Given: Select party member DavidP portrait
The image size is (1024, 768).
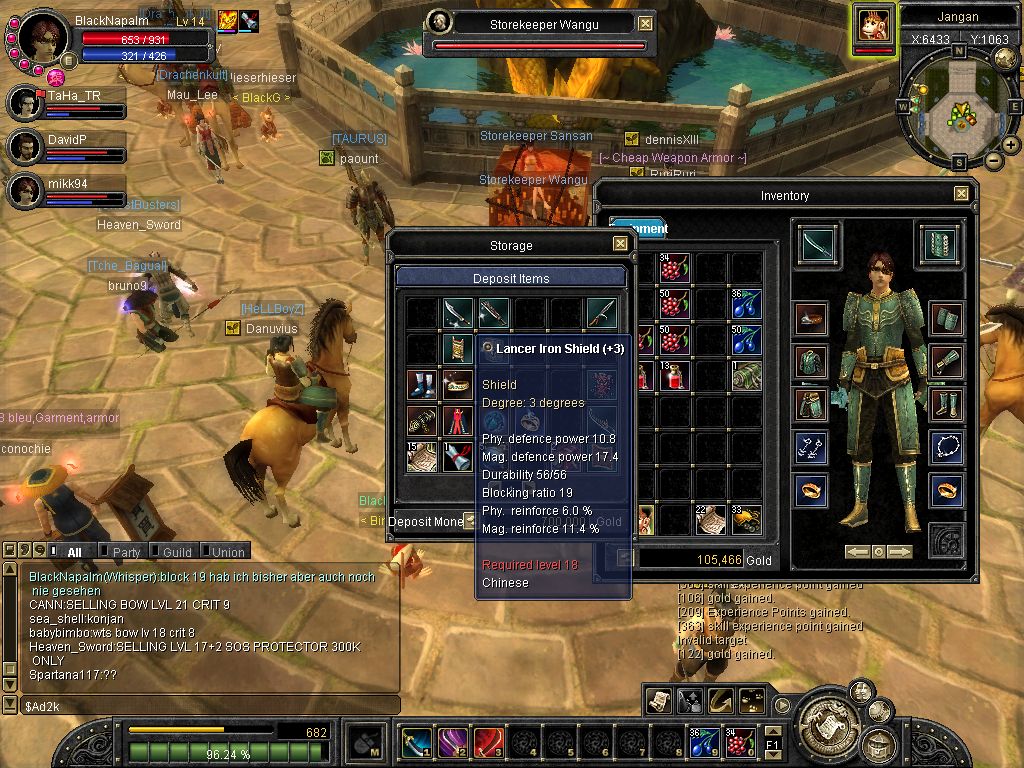Looking at the screenshot, I should 24,147.
